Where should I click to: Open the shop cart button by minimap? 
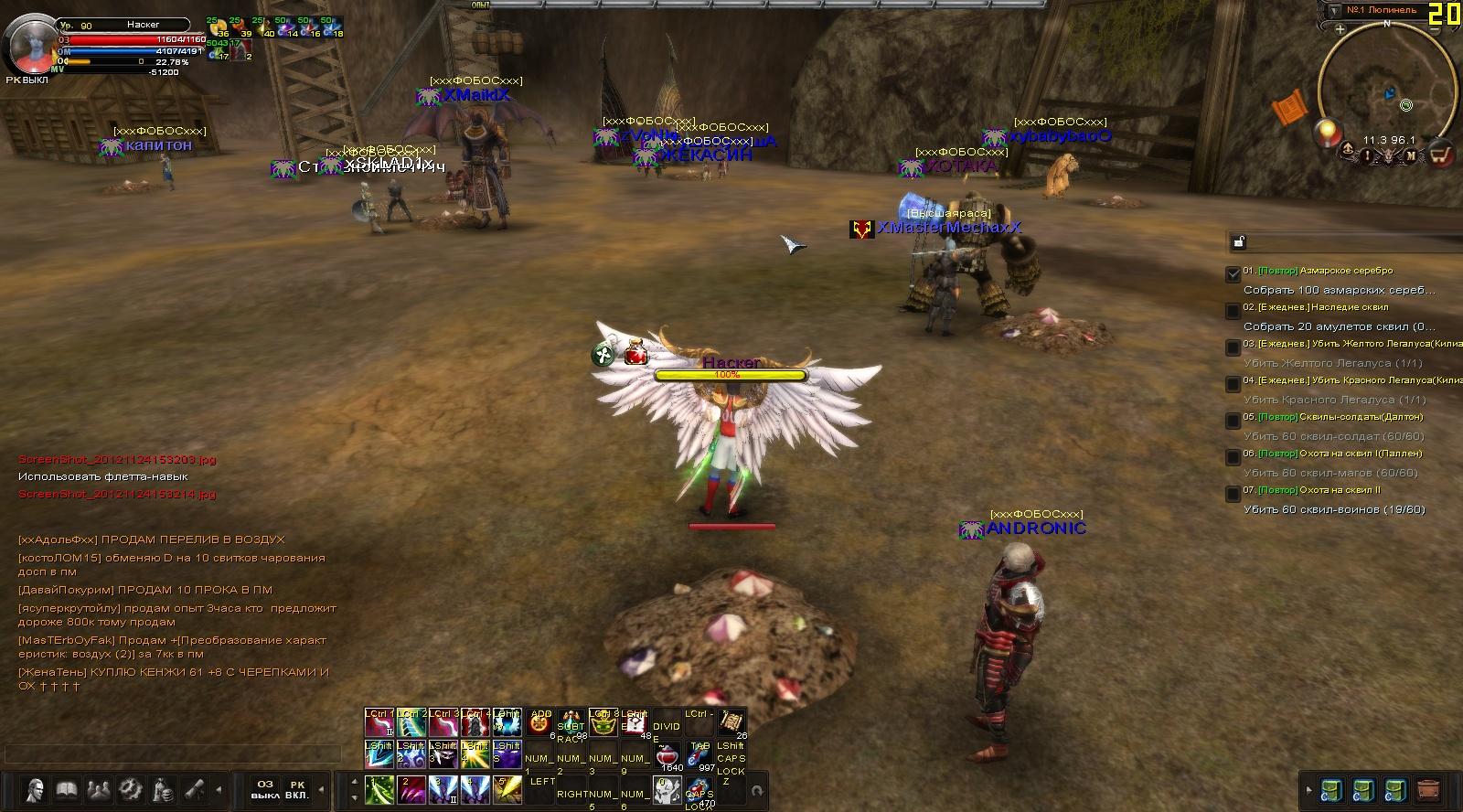point(1441,155)
